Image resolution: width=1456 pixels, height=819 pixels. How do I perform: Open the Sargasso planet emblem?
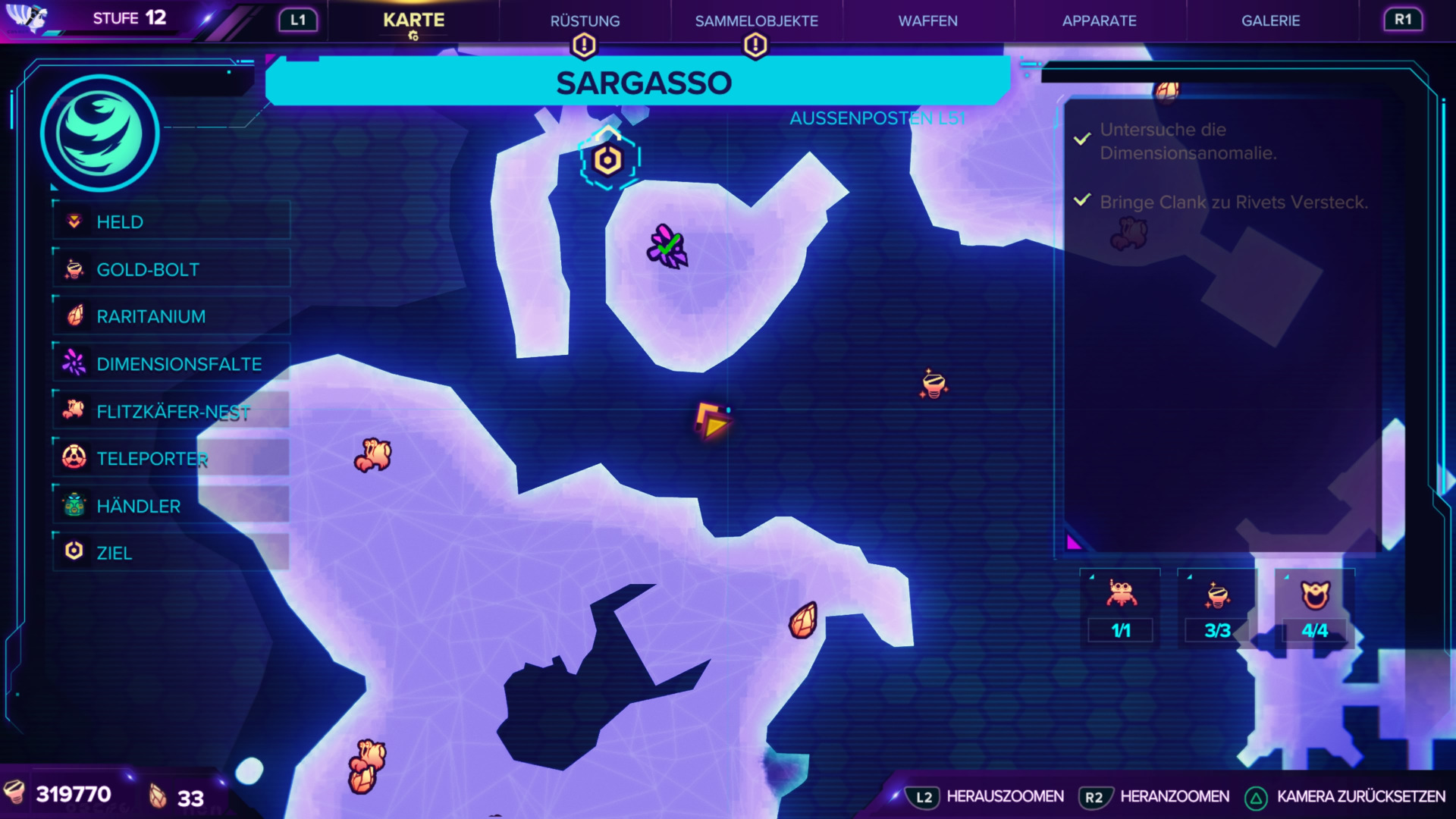pyautogui.click(x=99, y=134)
